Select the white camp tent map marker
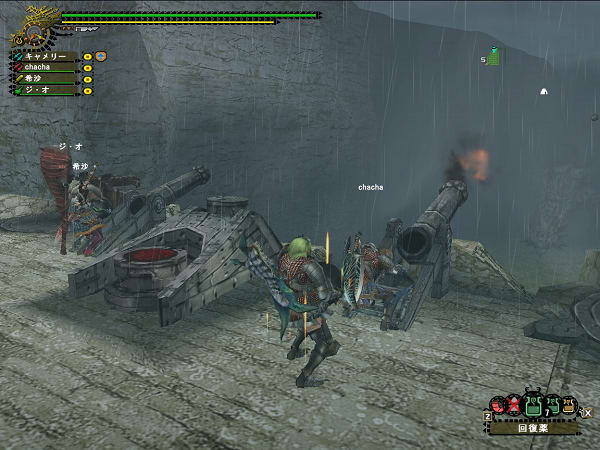Image resolution: width=600 pixels, height=450 pixels. (x=544, y=90)
